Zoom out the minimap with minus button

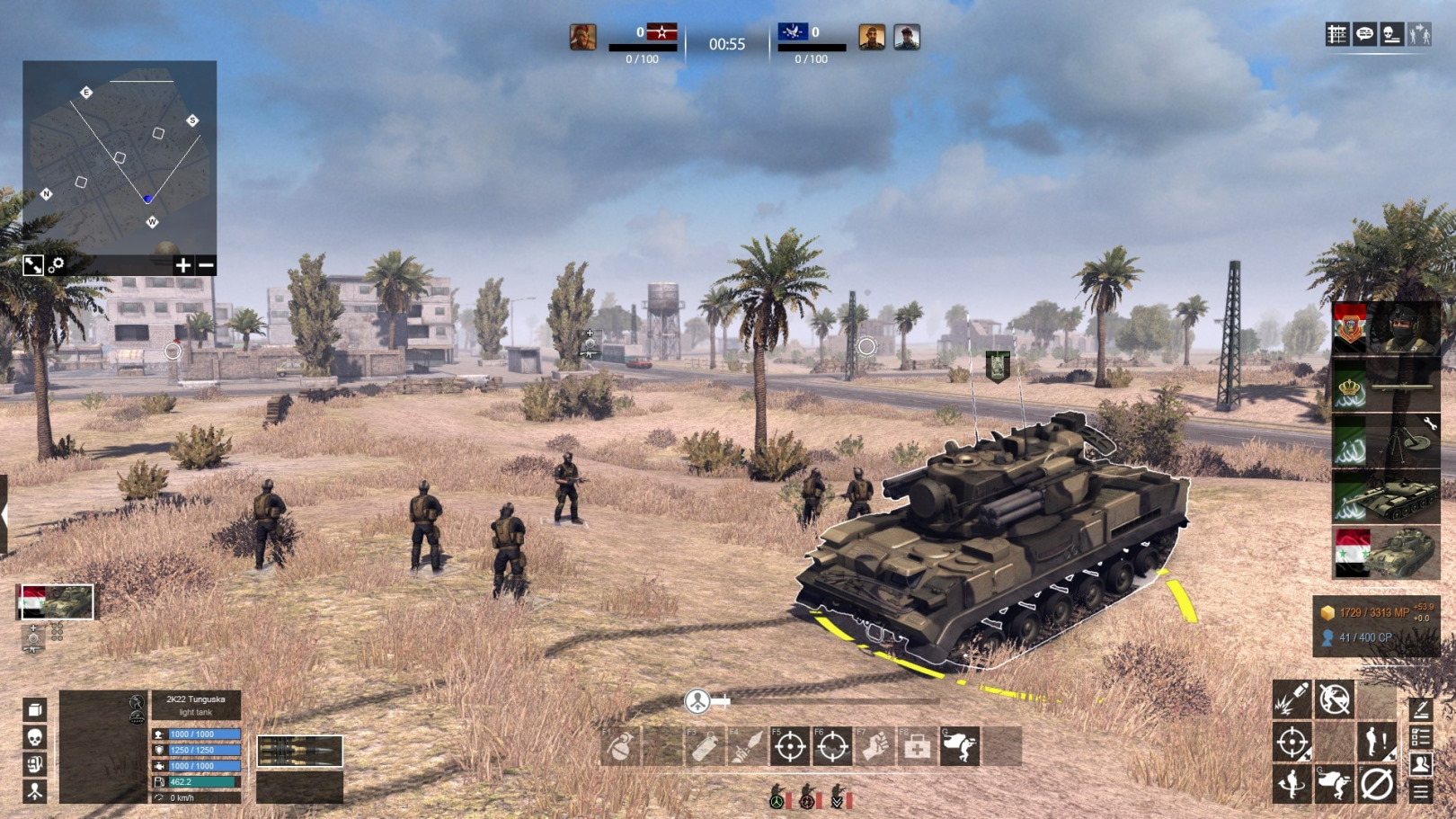[x=206, y=265]
